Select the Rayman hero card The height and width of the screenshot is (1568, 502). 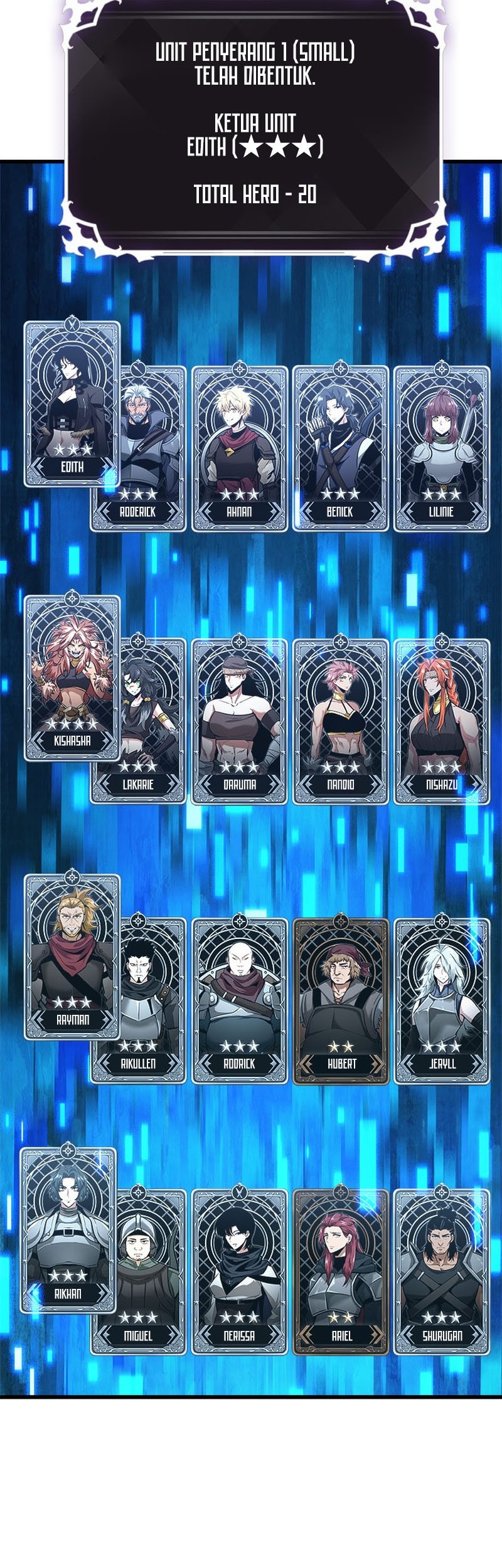(x=72, y=956)
